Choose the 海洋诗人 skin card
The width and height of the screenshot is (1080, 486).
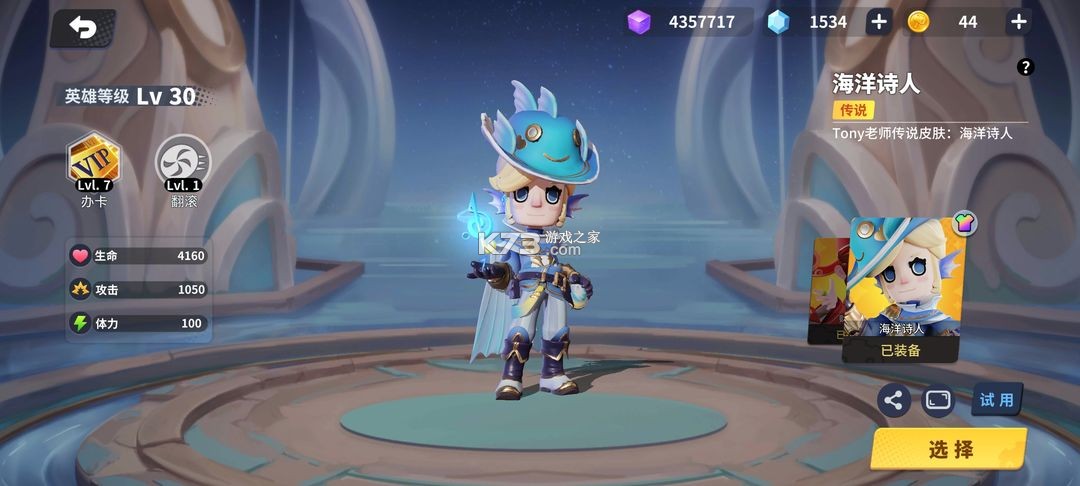(x=905, y=280)
